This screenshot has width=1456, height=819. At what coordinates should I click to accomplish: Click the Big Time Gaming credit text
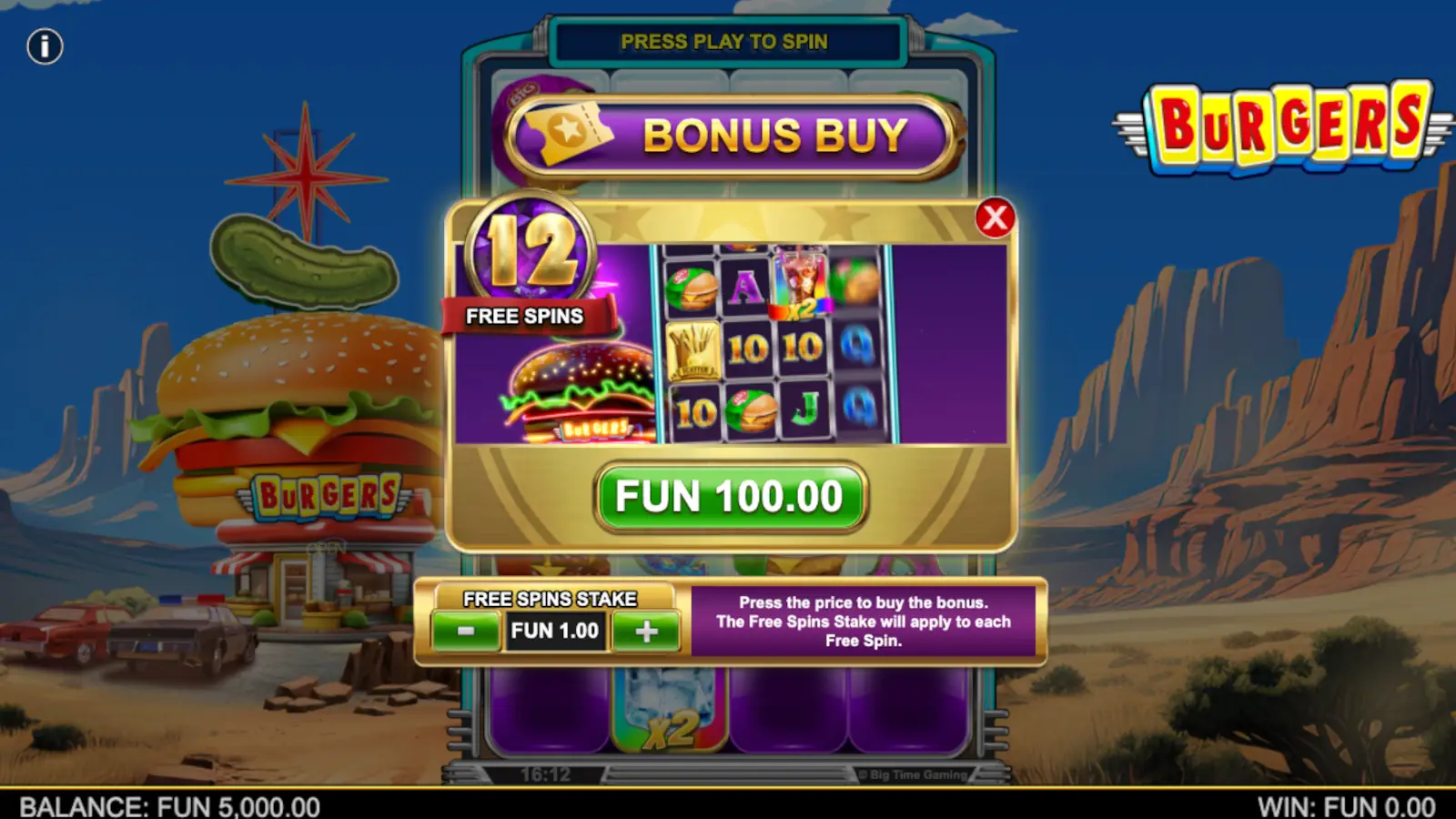pyautogui.click(x=910, y=774)
